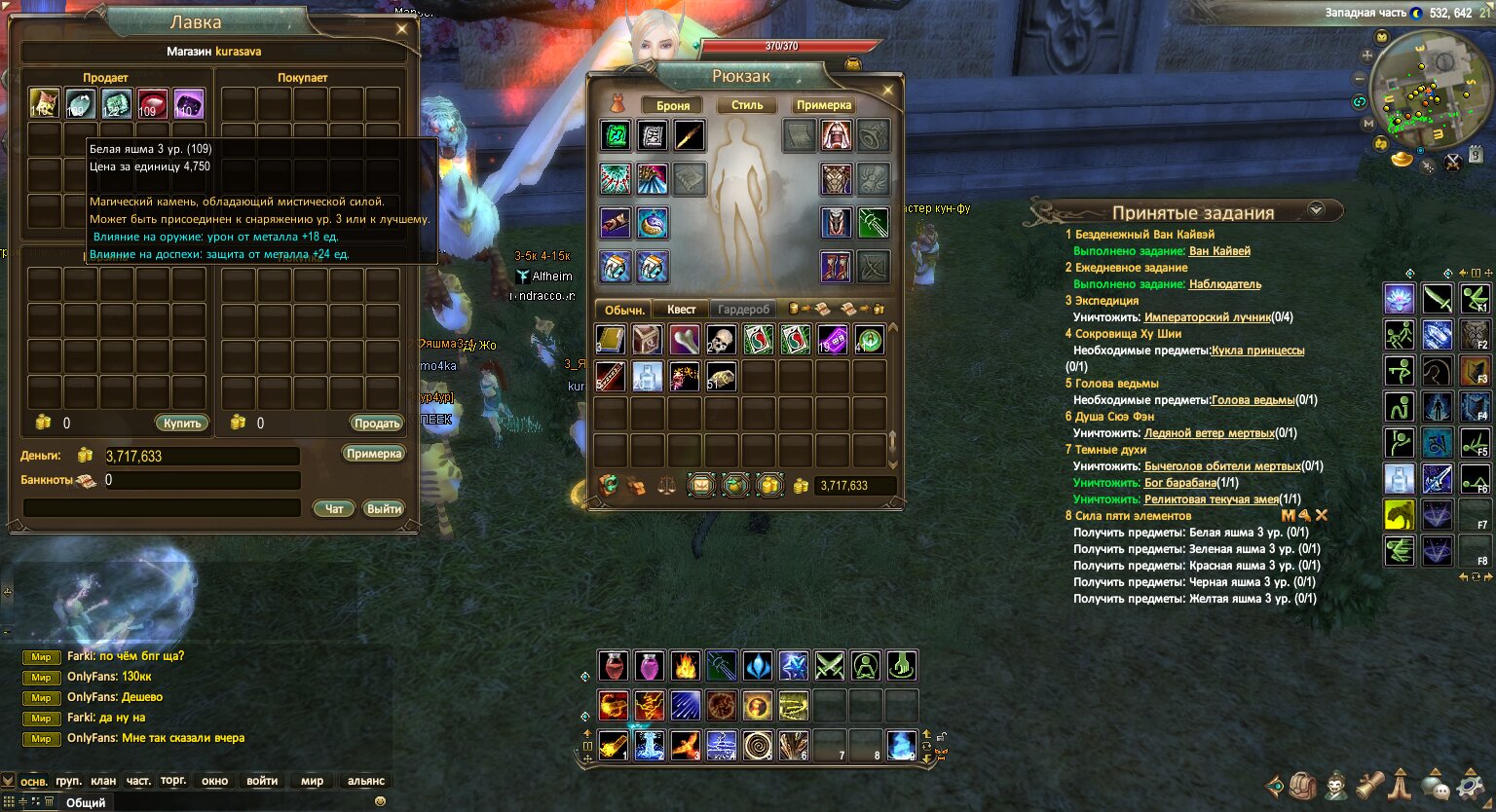Viewport: 1496px width, 812px height.
Task: Open the Квест inventory tab
Action: click(681, 310)
